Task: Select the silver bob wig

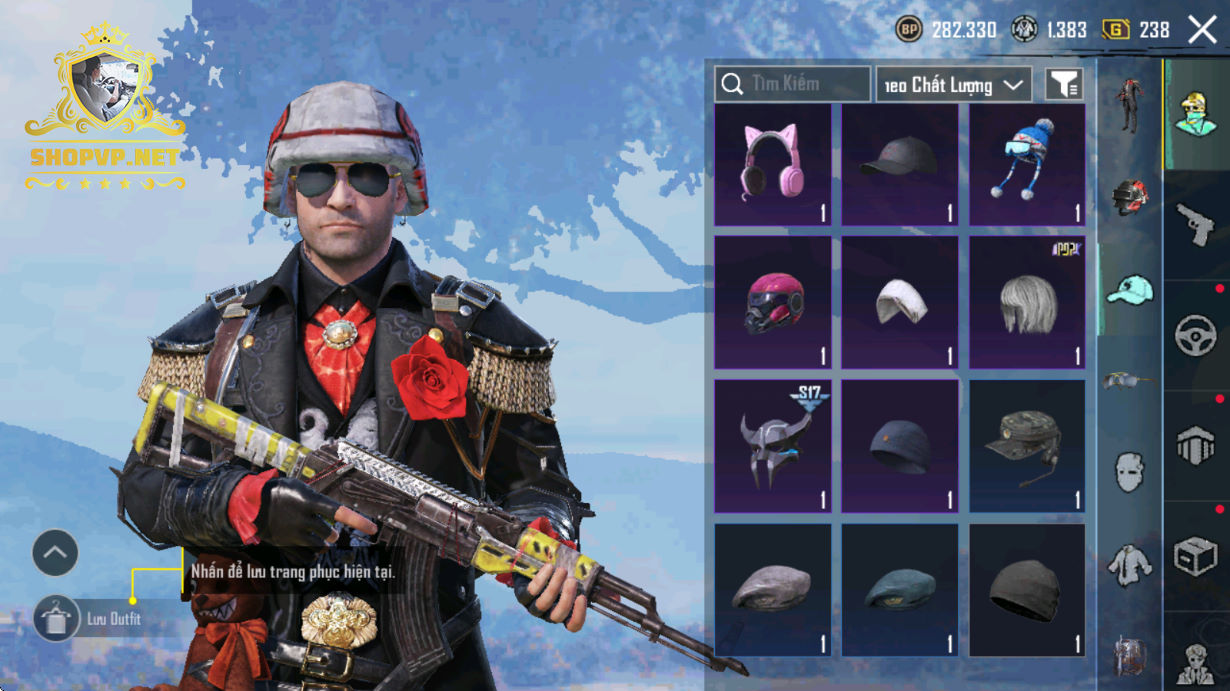Action: click(x=1027, y=302)
